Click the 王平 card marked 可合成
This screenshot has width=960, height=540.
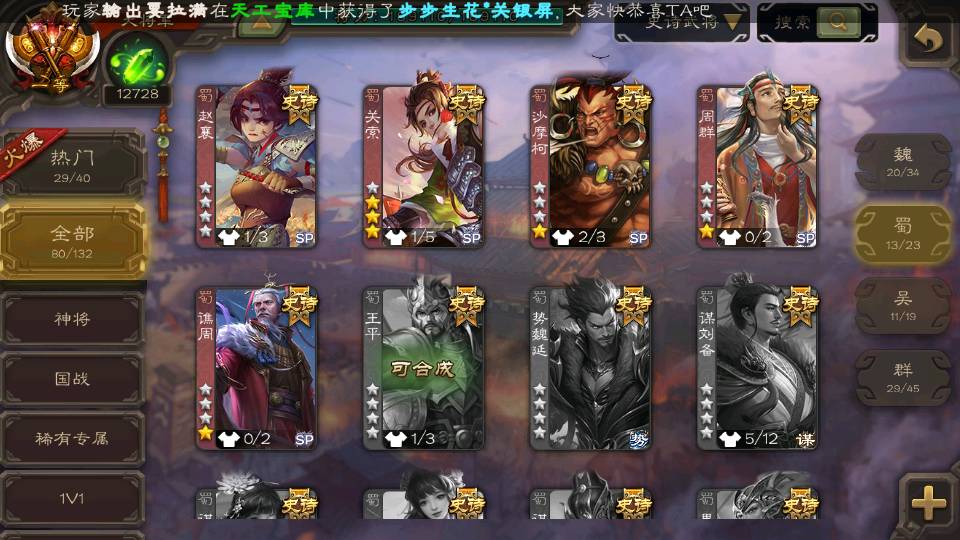tap(423, 368)
